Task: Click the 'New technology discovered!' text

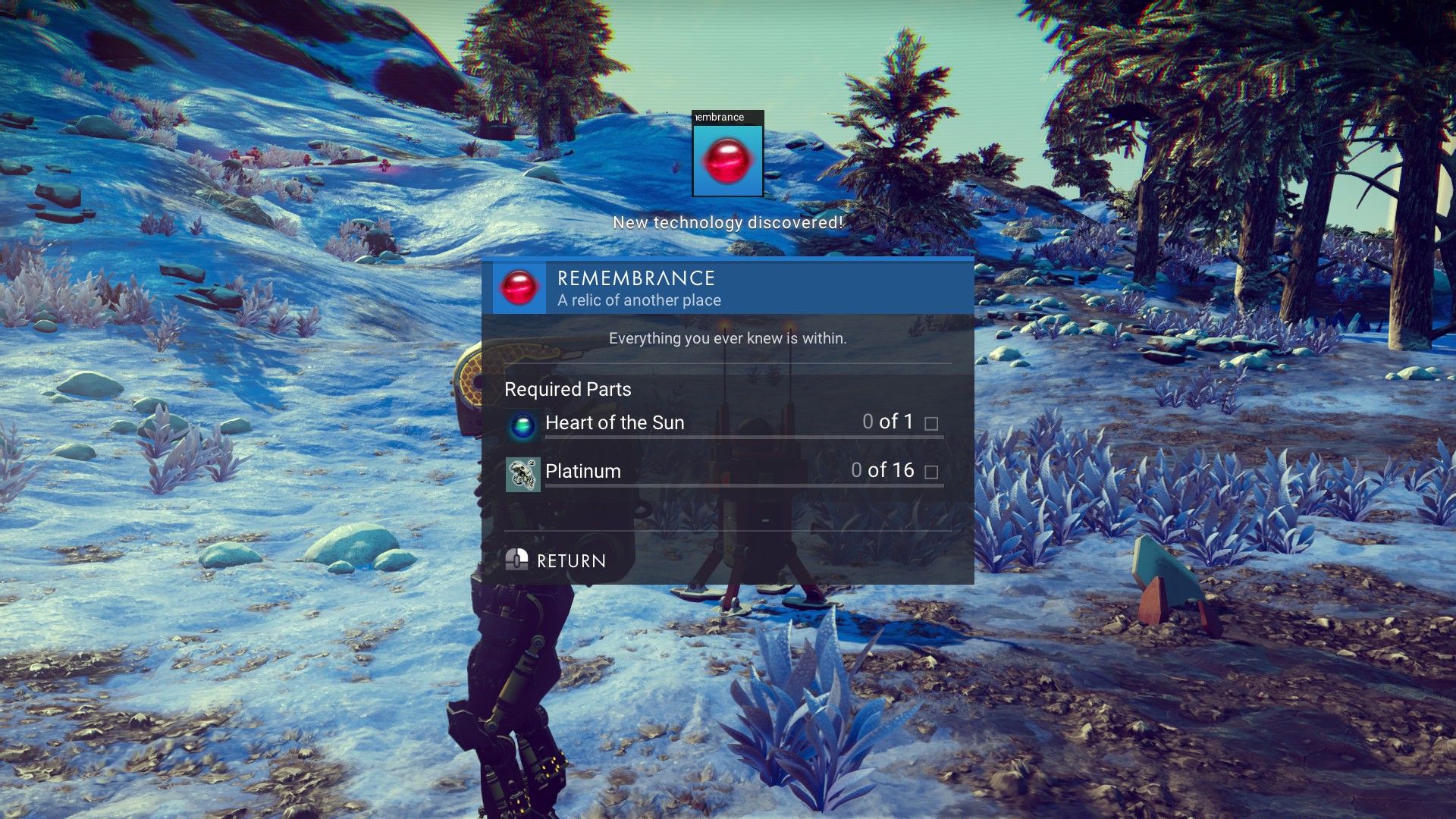Action: 727,223
